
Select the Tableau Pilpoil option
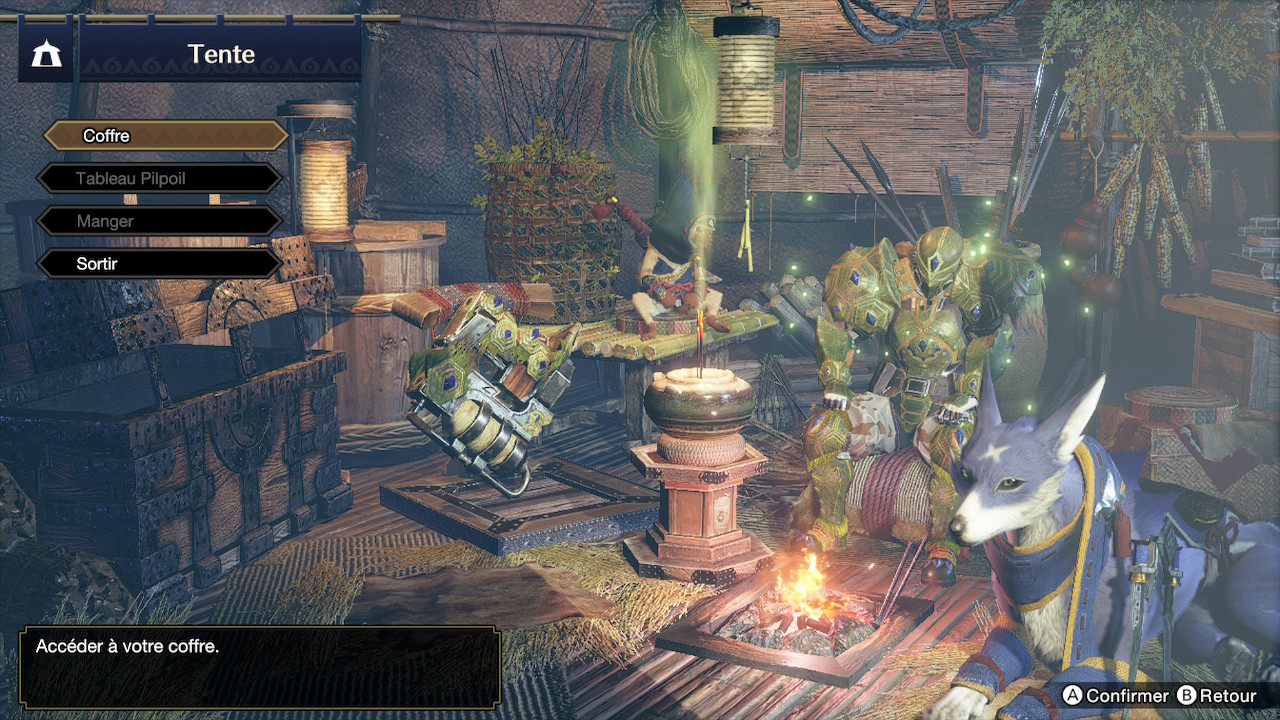160,179
